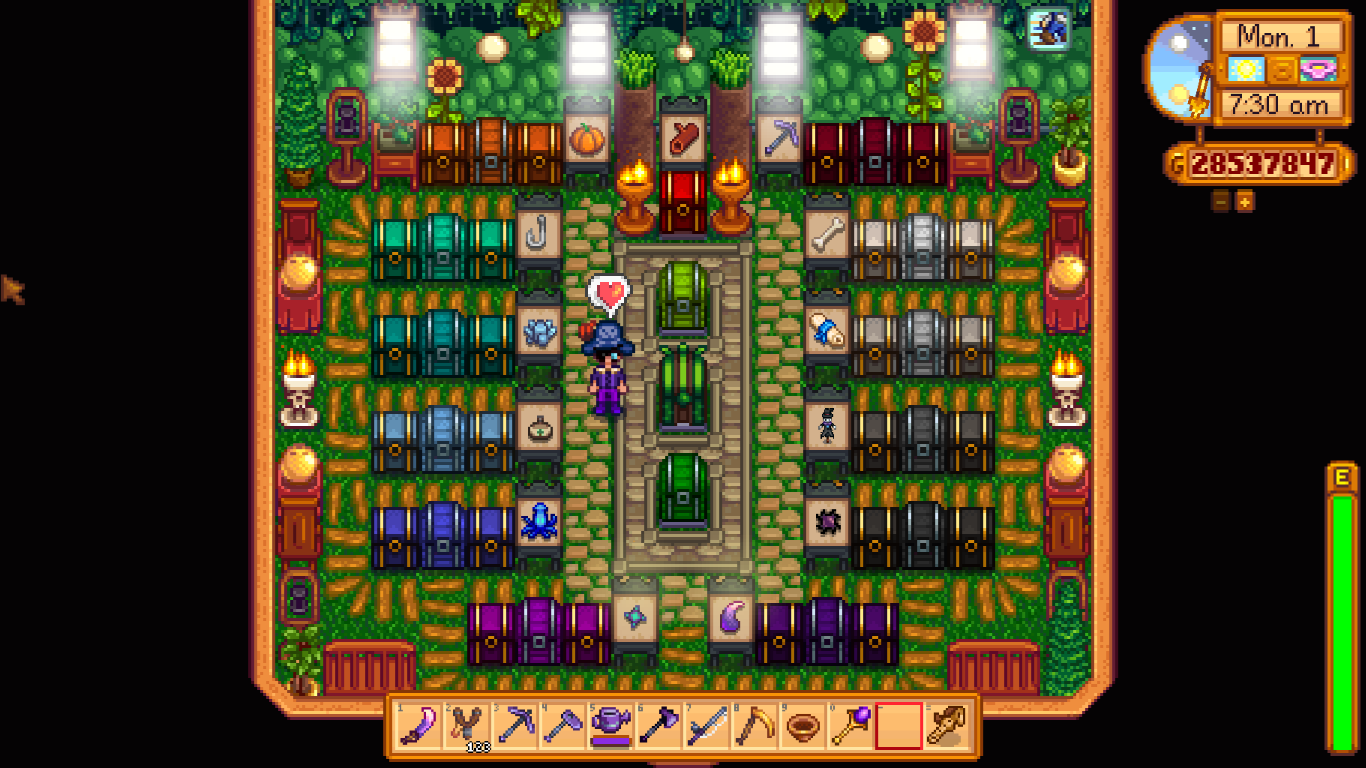
Task: Click the minus zoom button below the gold counter
Action: click(1219, 201)
